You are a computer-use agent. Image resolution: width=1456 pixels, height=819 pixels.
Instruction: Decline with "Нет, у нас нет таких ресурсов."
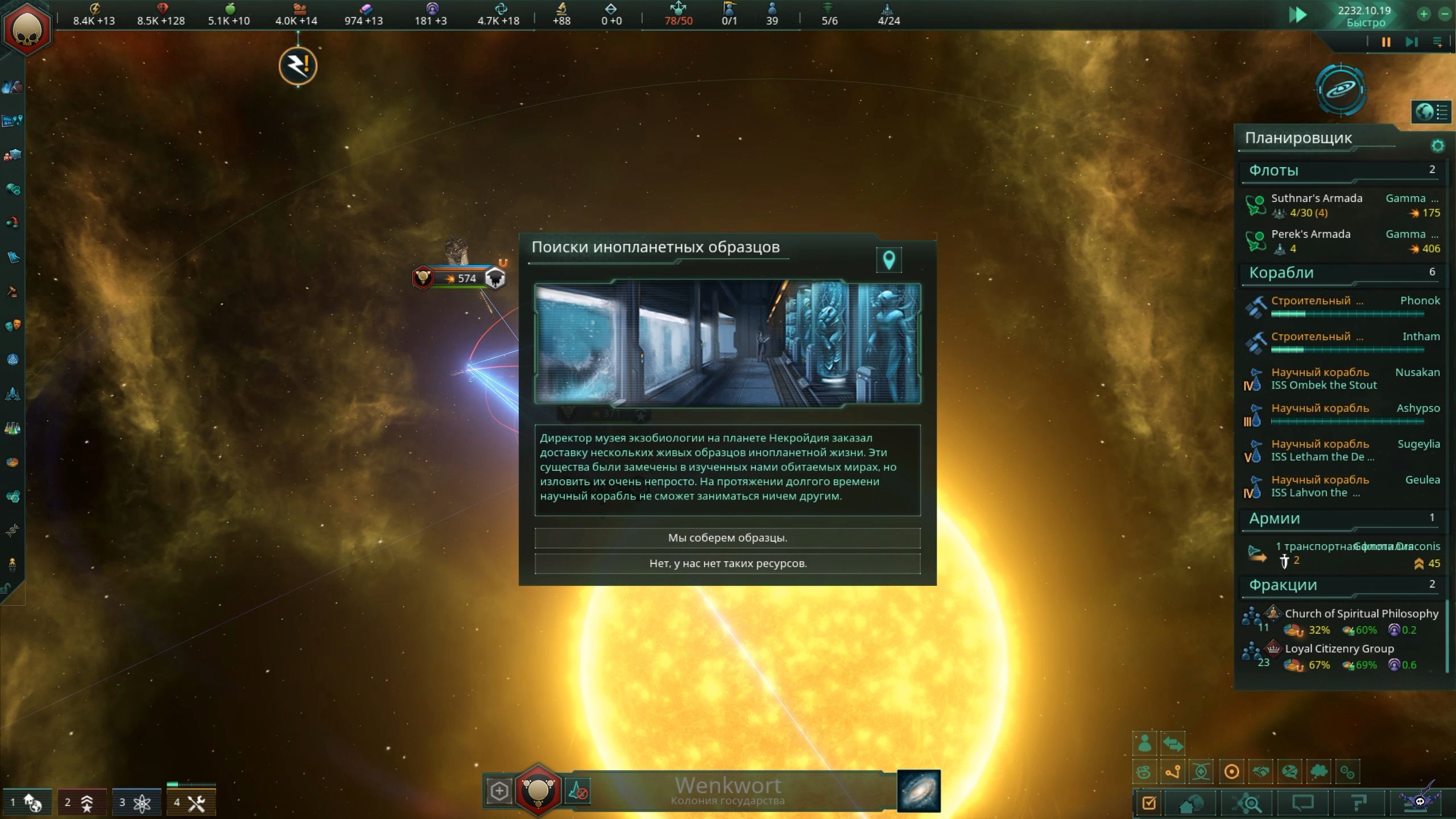[x=727, y=564]
